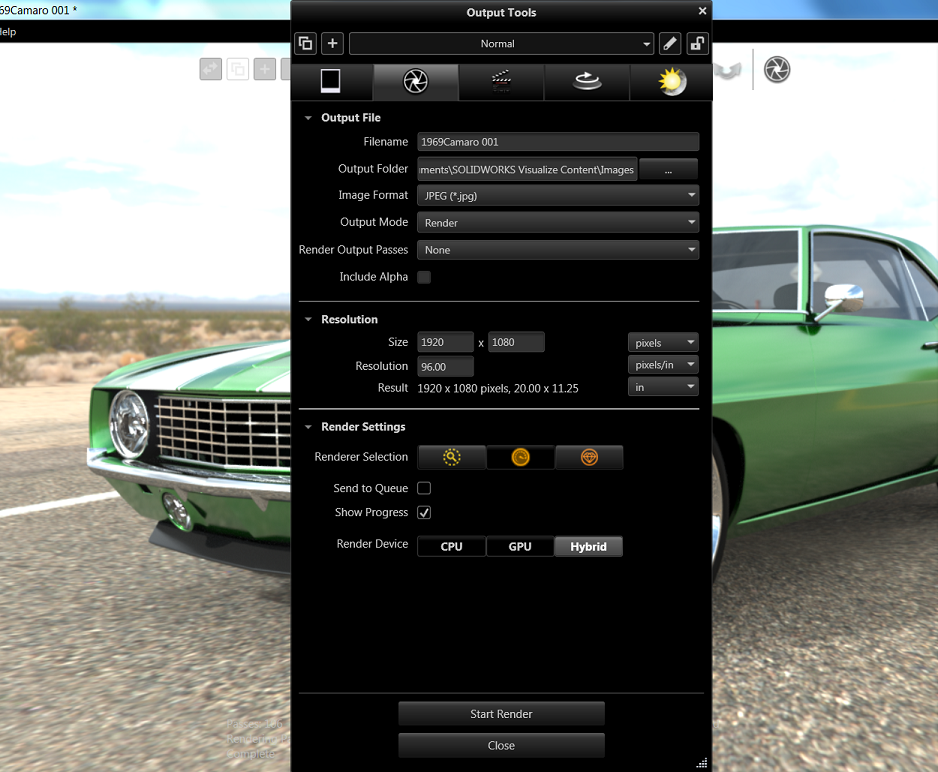Uncheck the Show Progress checkbox
This screenshot has width=938, height=772.
click(424, 512)
